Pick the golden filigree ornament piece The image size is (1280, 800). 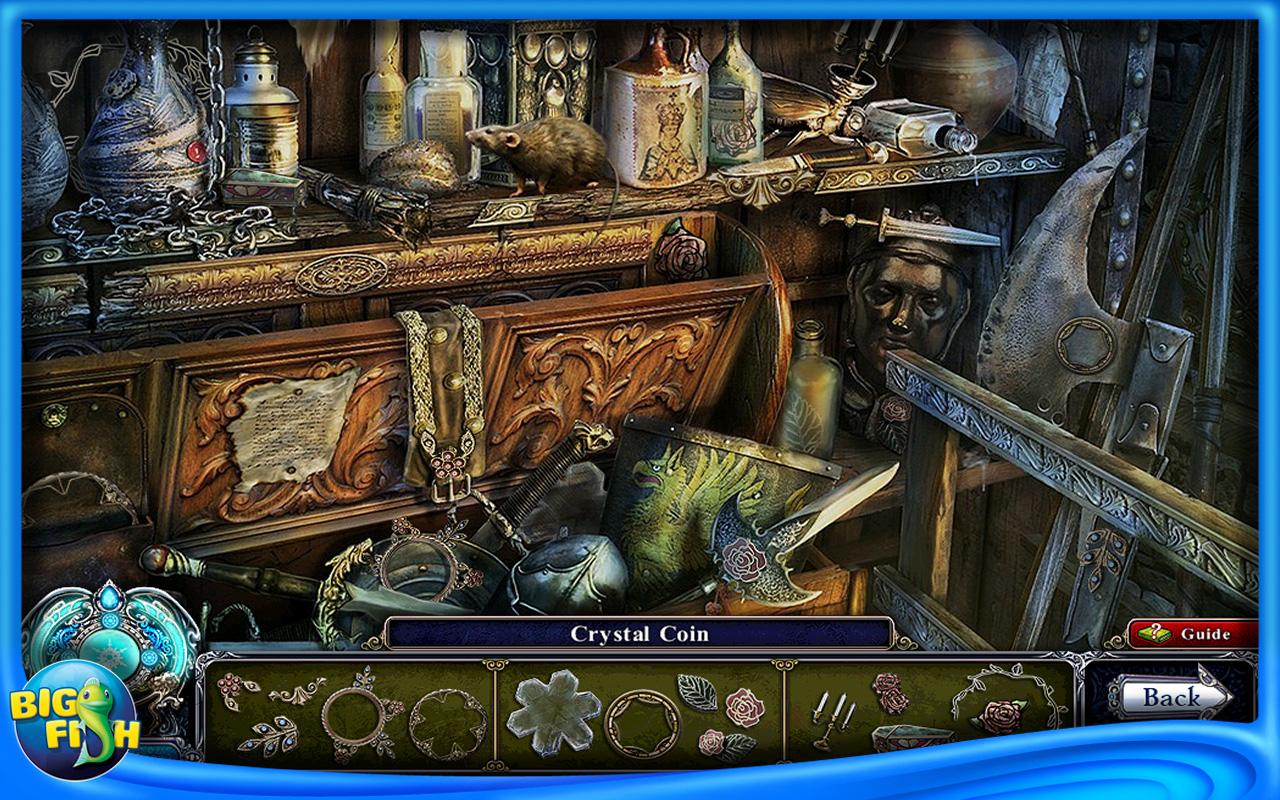296,690
